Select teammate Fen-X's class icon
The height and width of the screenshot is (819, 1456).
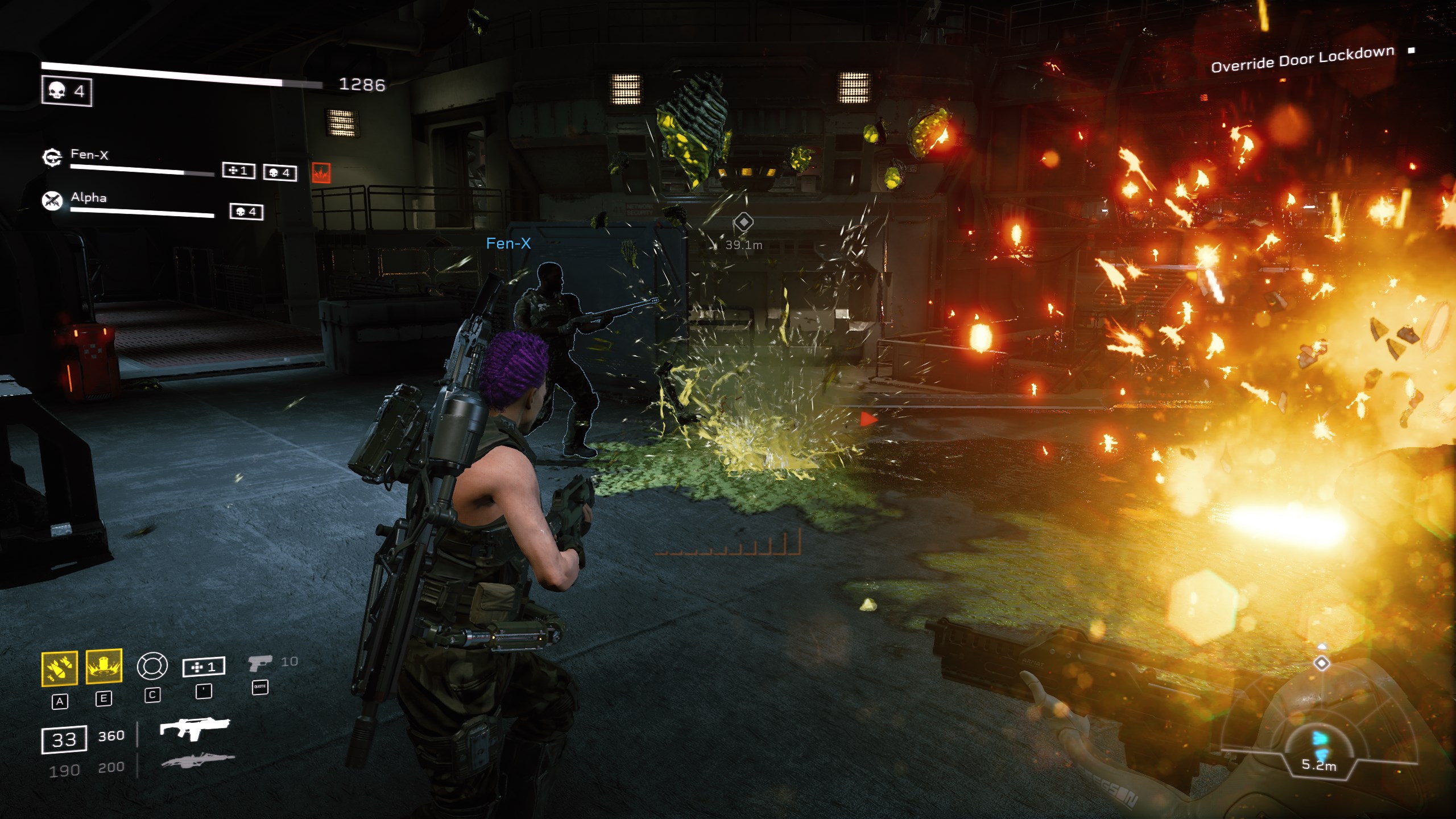coord(52,157)
